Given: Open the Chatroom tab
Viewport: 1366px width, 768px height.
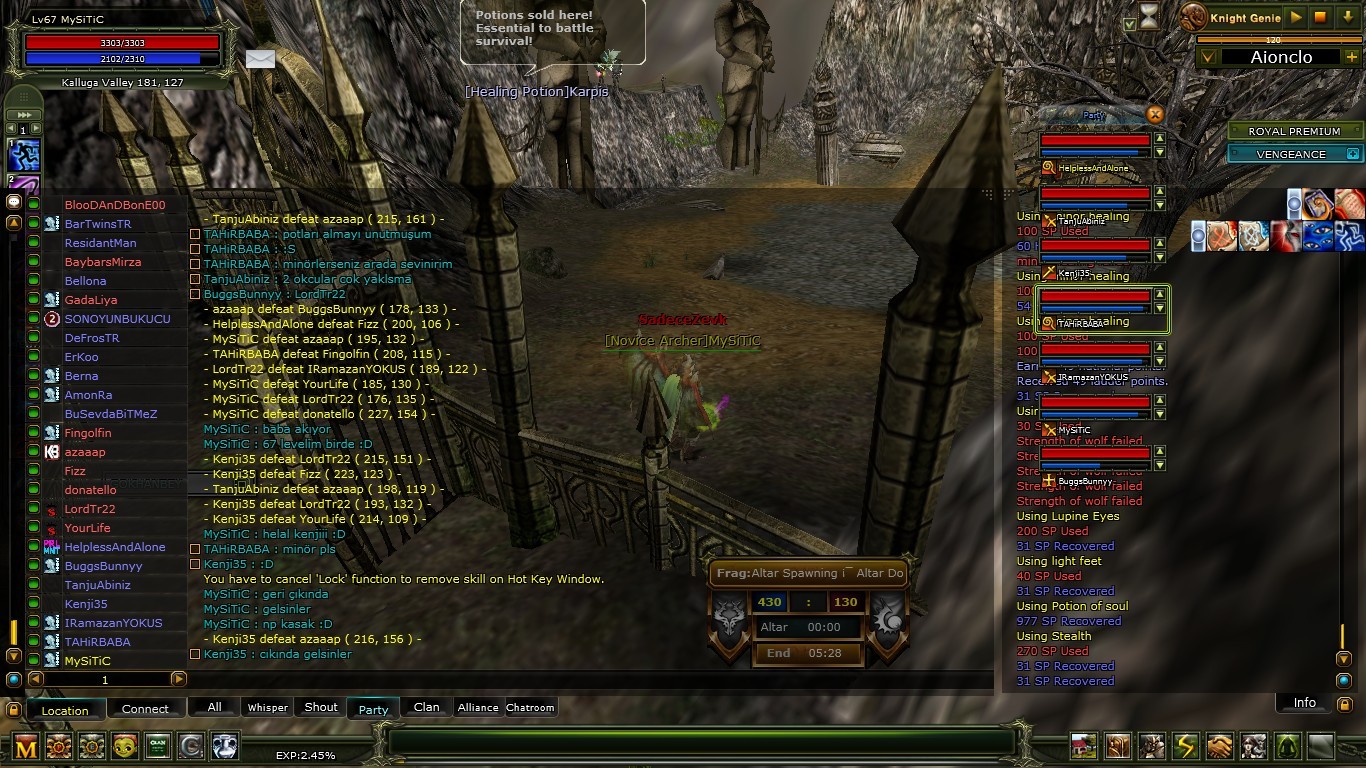Looking at the screenshot, I should tap(530, 707).
